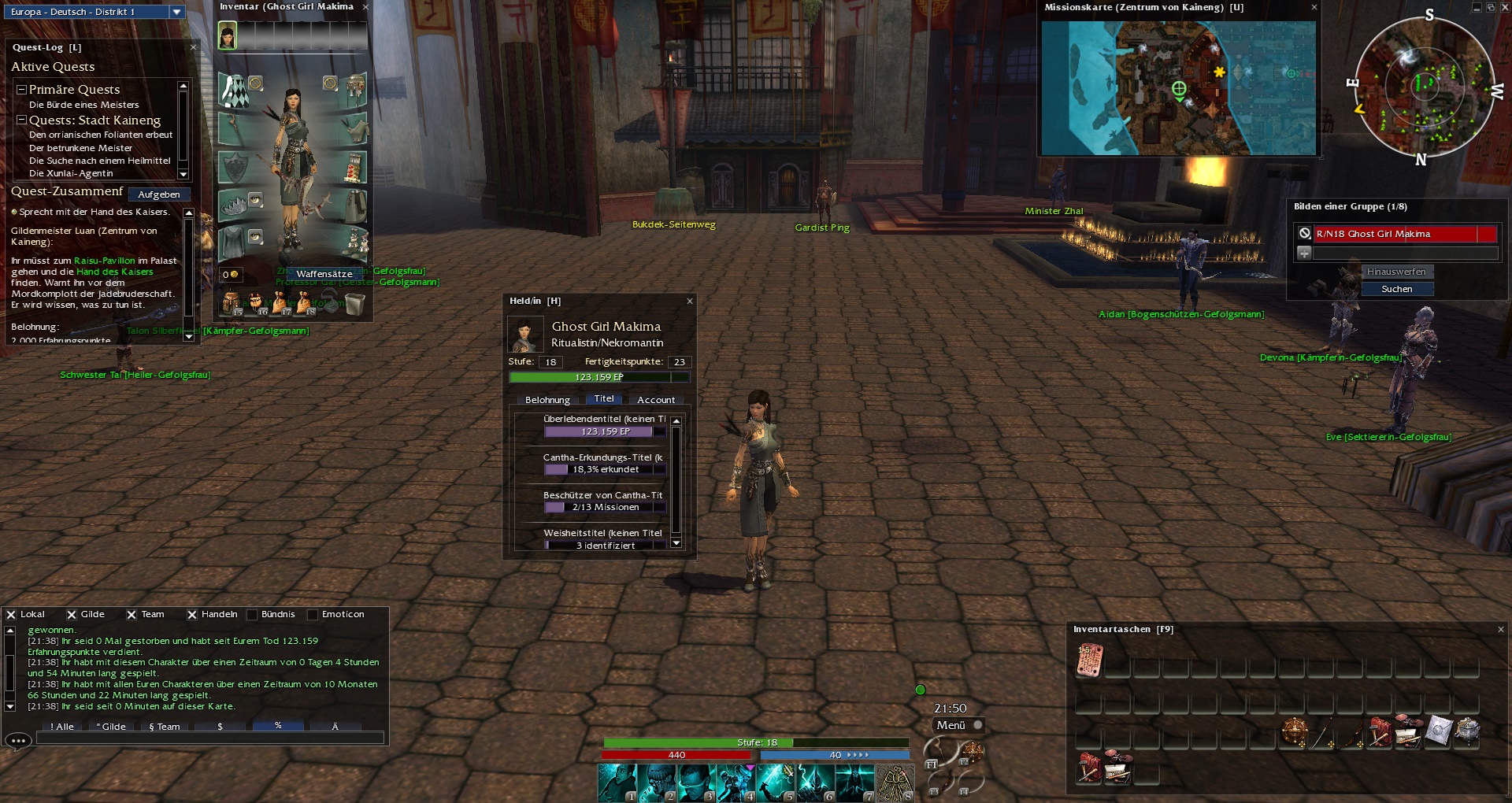Collapse the Primäre Quests category
Viewport: 1512px width, 803px height.
(x=22, y=90)
